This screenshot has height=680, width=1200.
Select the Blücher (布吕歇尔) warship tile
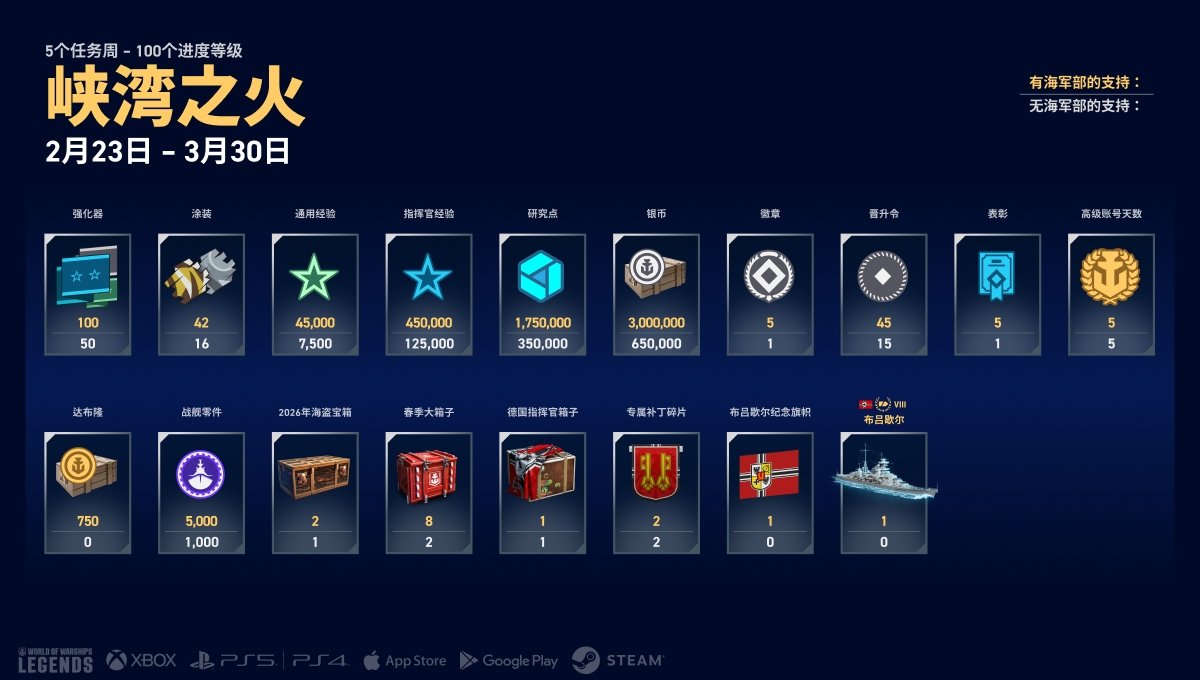pos(884,492)
